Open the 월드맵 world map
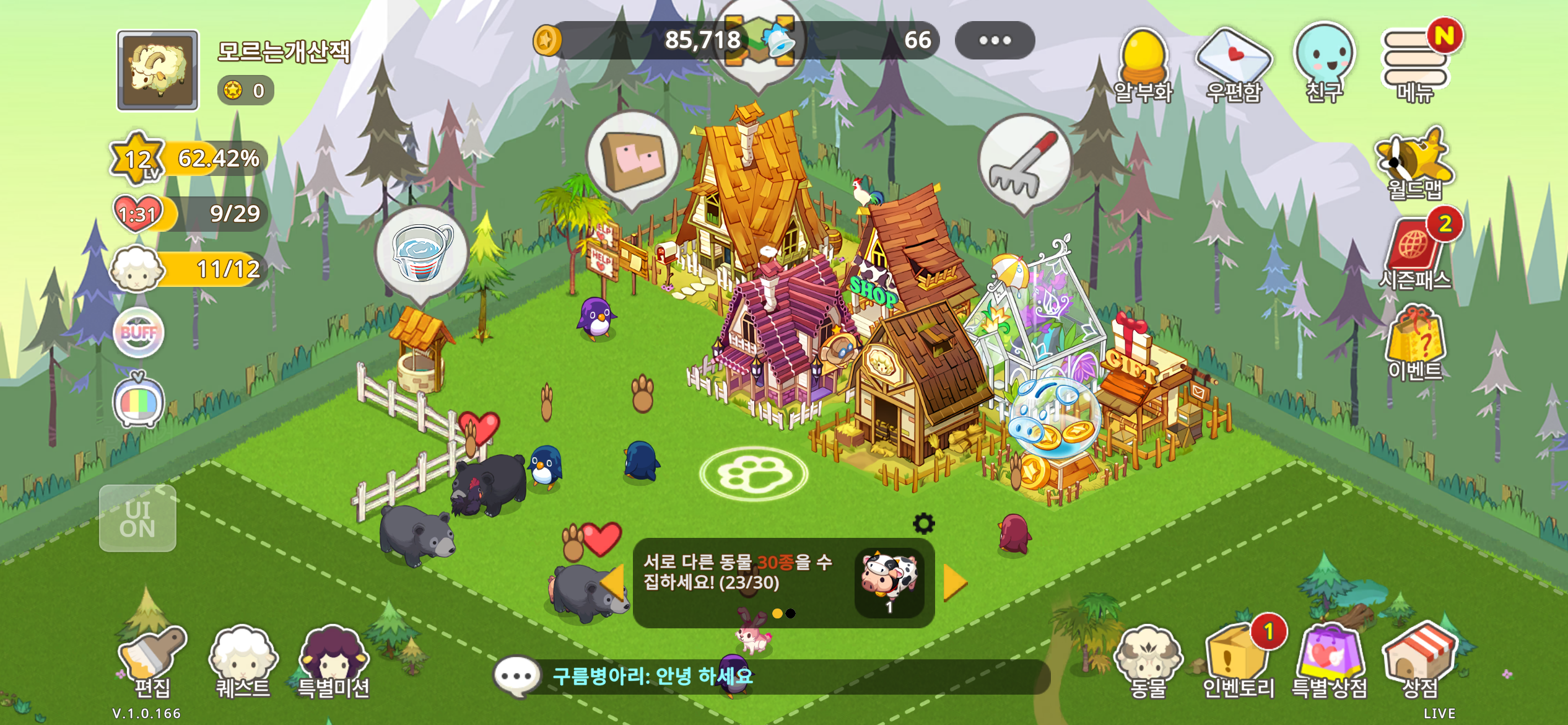 1414,164
